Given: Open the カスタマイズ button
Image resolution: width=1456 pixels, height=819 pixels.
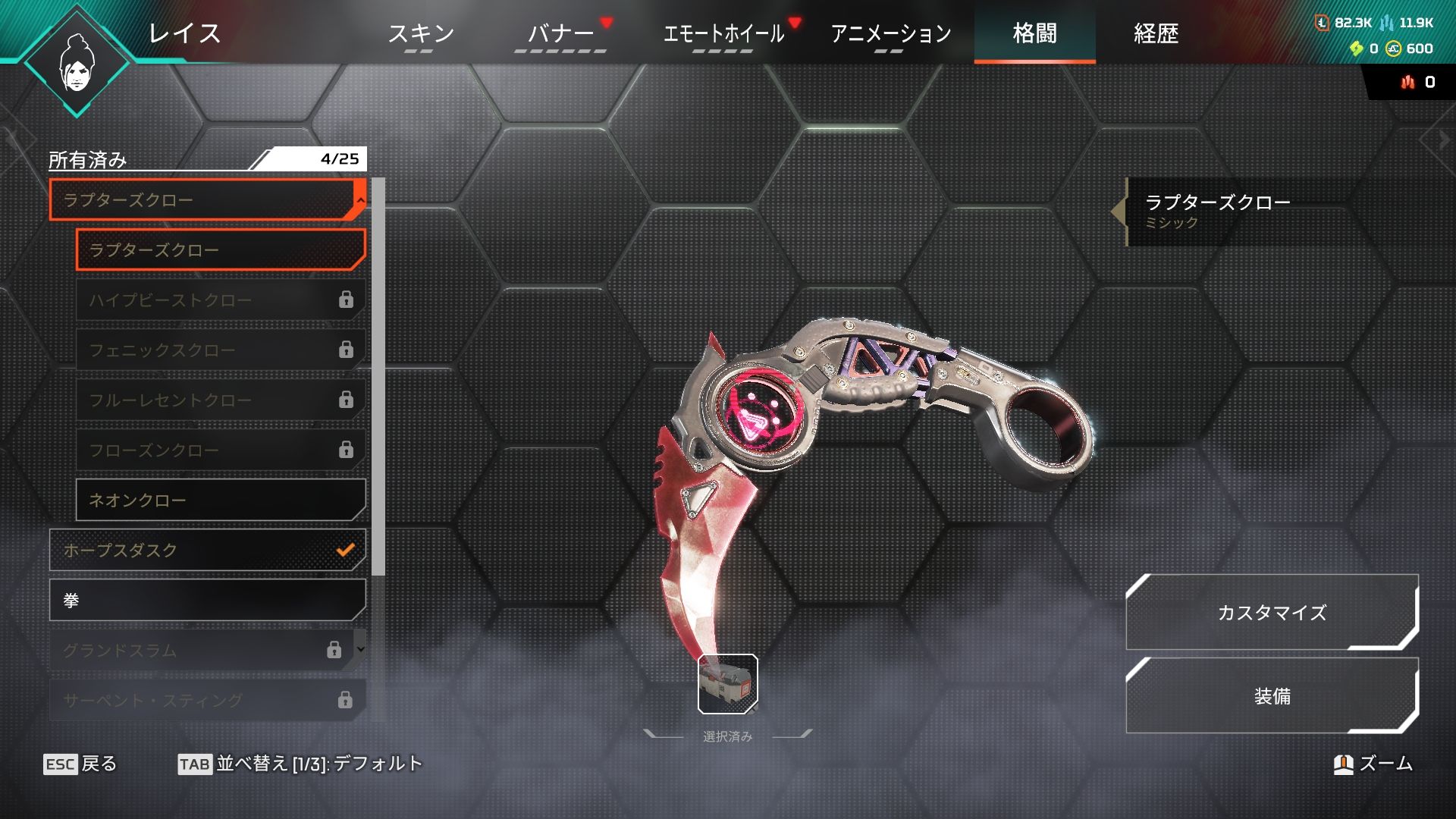Looking at the screenshot, I should (x=1272, y=613).
